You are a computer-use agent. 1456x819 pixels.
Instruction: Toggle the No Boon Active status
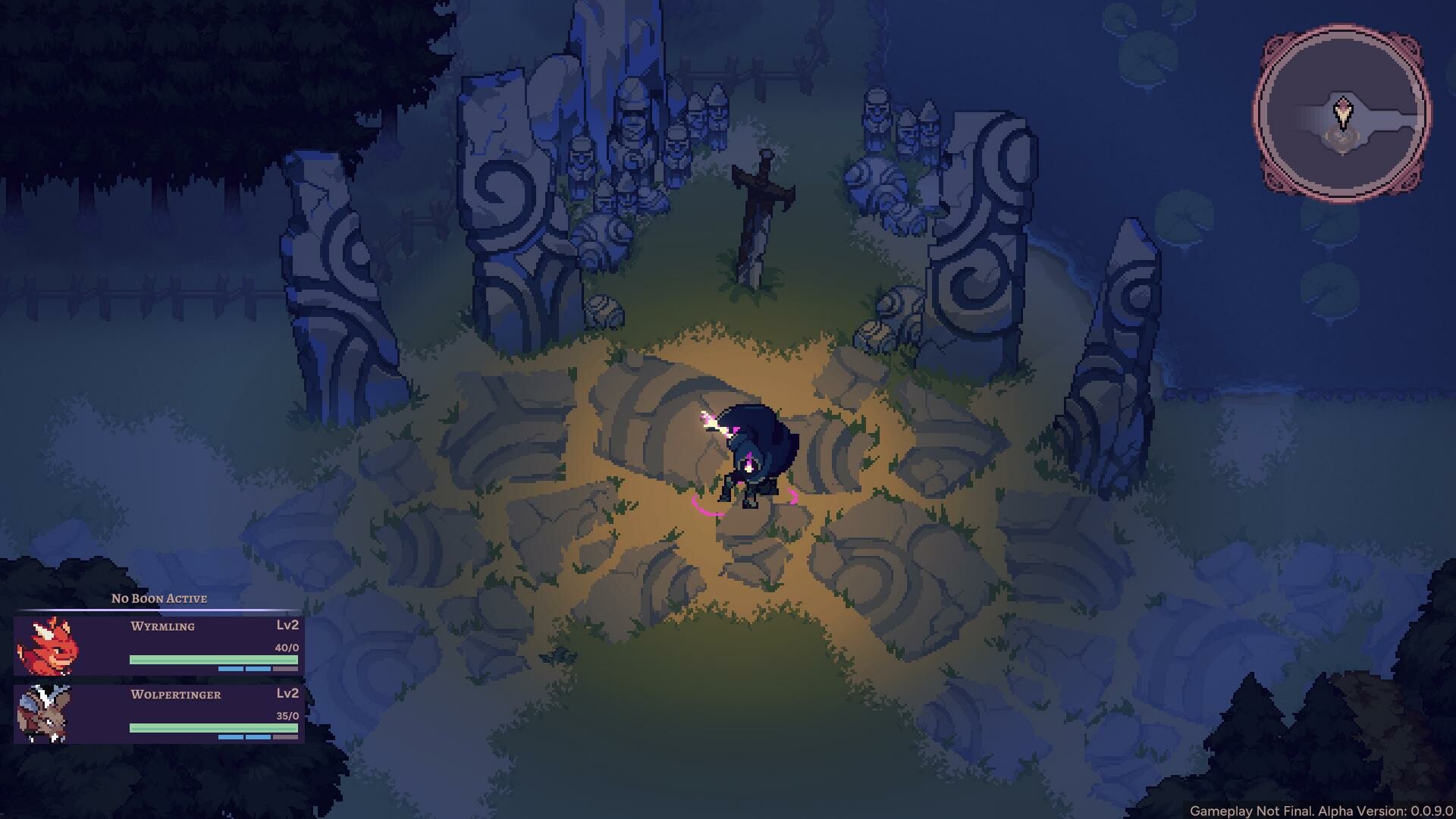(x=159, y=598)
